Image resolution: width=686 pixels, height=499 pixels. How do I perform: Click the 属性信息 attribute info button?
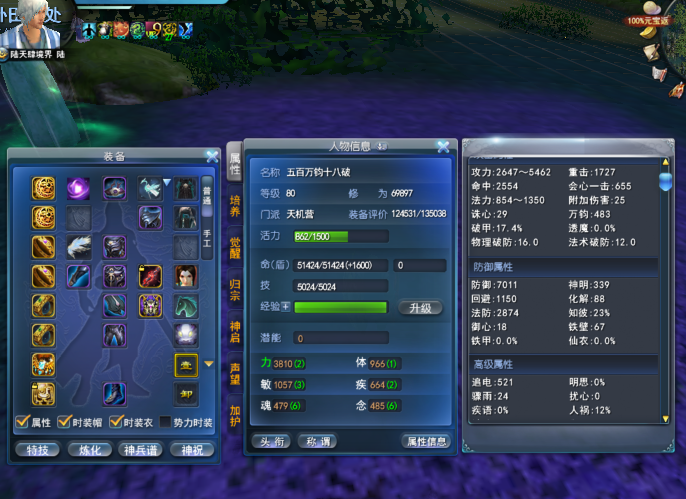tap(425, 441)
